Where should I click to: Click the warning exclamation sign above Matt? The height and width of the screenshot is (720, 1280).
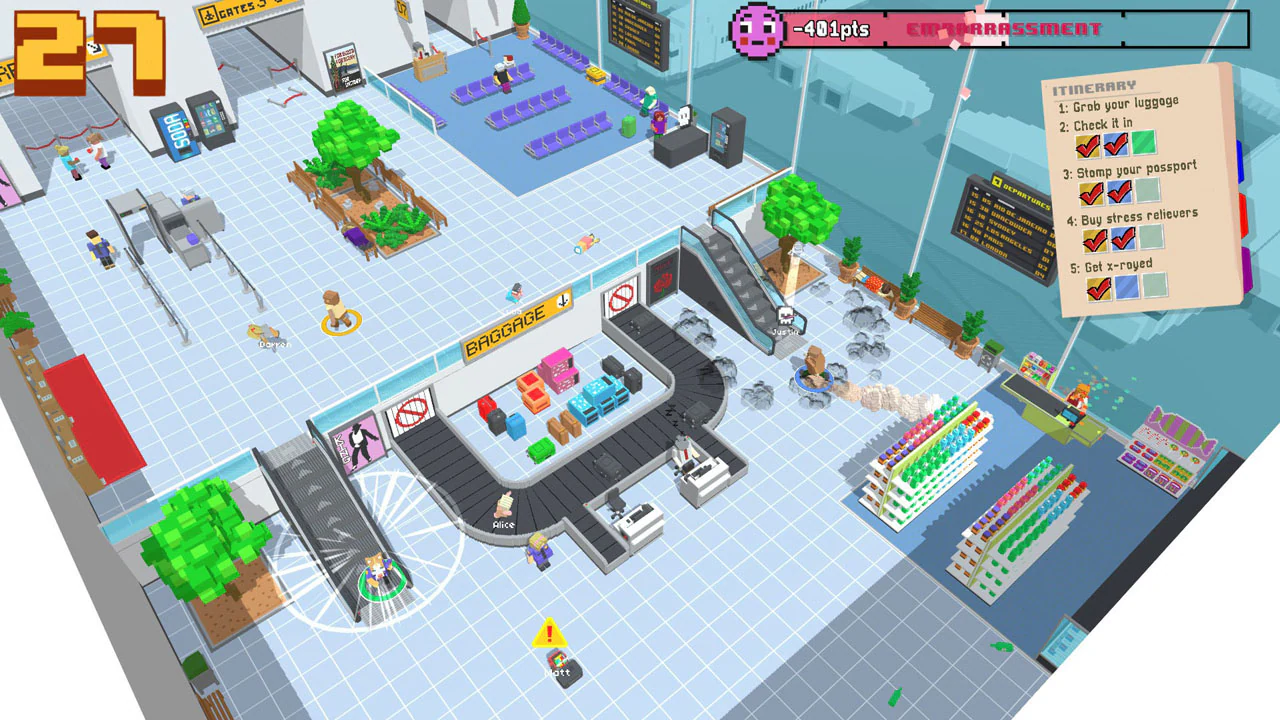point(548,633)
